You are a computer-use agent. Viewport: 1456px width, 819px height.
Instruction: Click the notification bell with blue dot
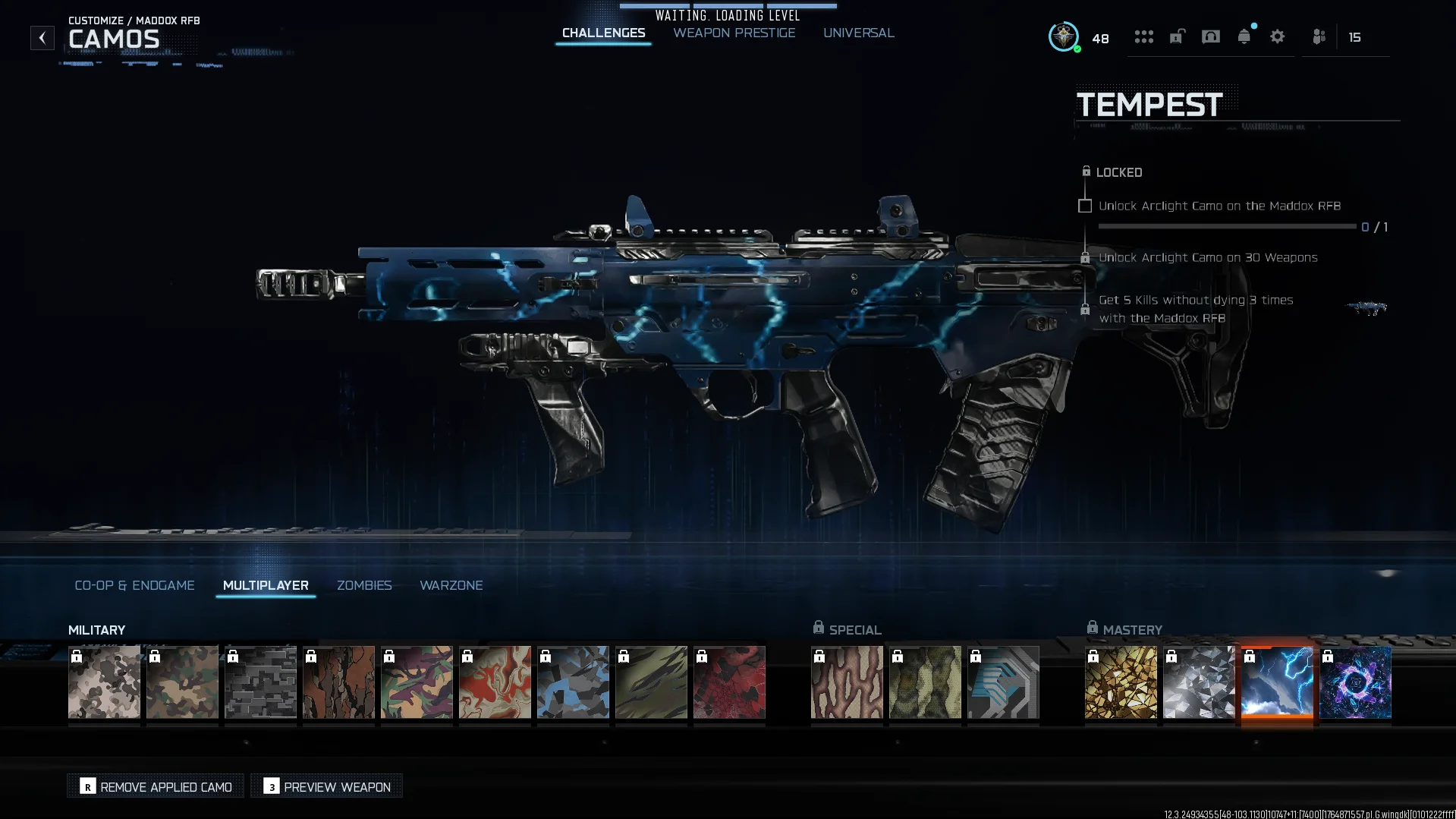(x=1244, y=36)
